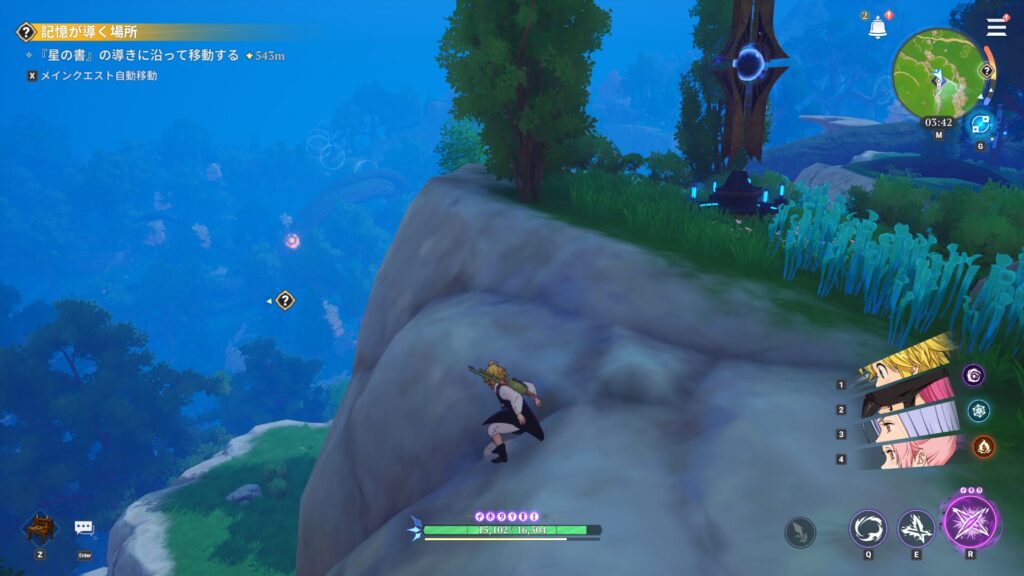Select the 記憶が導く場所 quest tracker

(90, 32)
